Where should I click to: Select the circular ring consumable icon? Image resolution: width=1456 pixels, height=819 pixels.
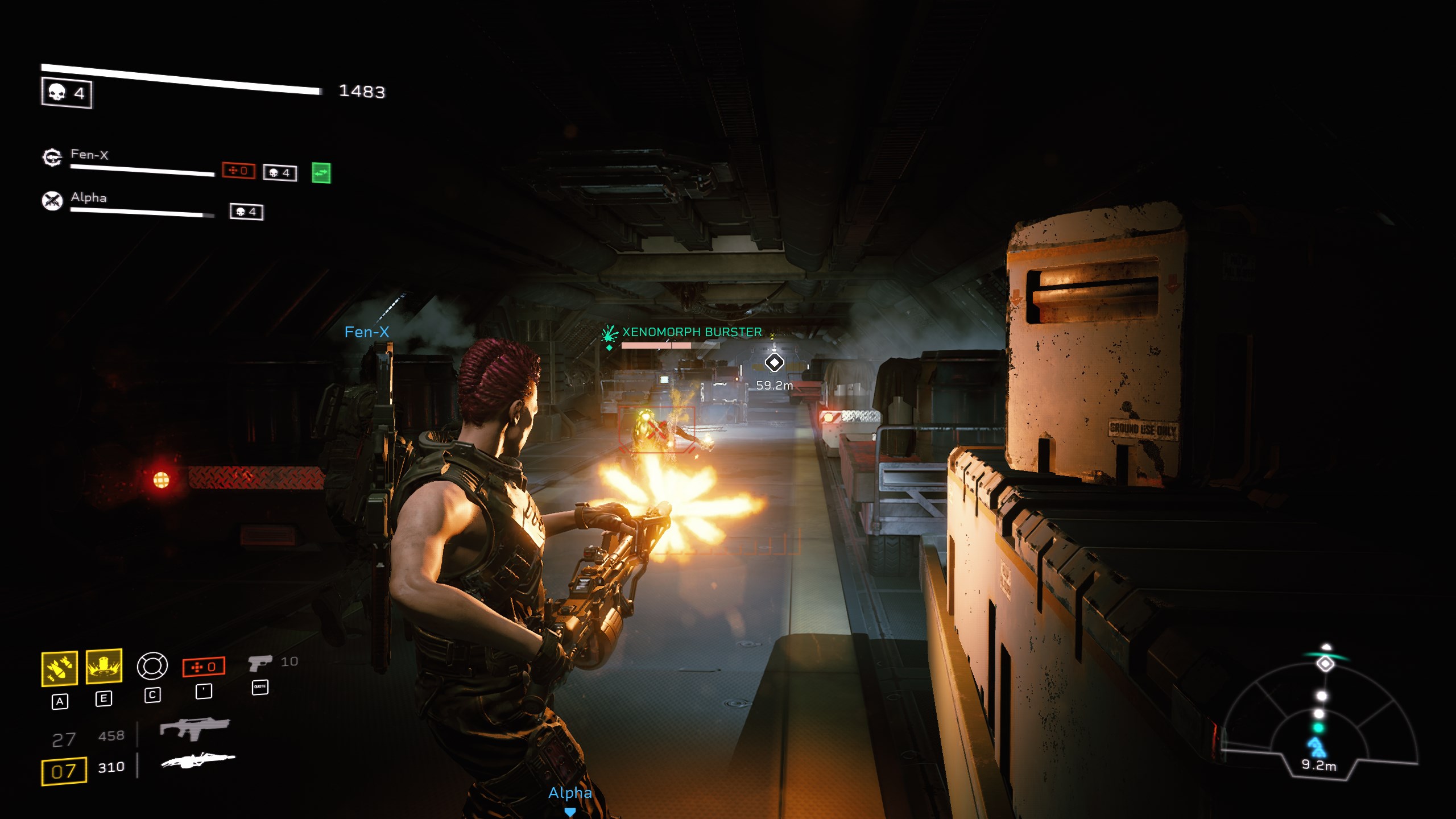[x=152, y=666]
